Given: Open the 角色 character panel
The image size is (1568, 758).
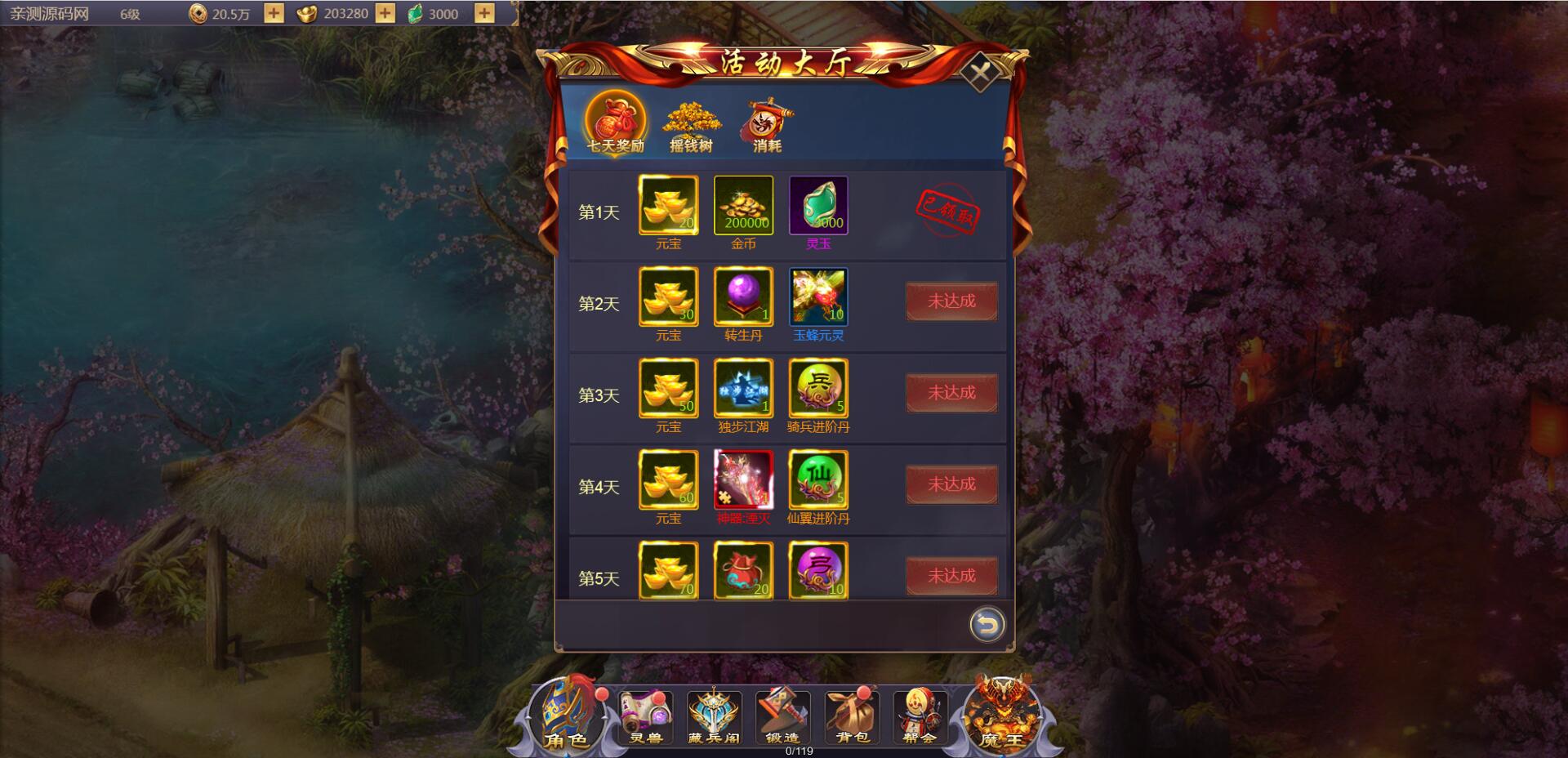Looking at the screenshot, I should coord(569,719).
